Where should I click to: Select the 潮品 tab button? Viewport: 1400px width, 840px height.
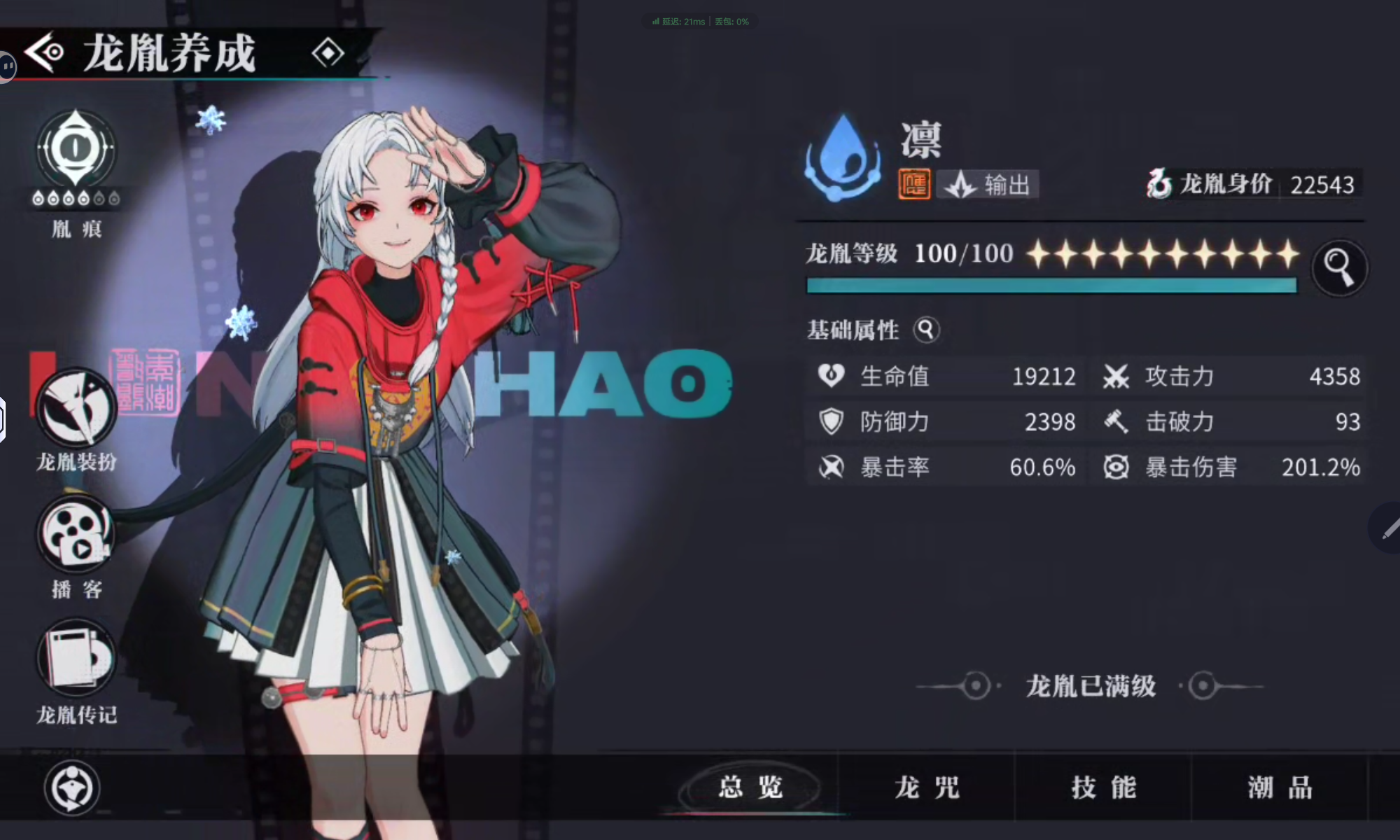coord(1280,787)
